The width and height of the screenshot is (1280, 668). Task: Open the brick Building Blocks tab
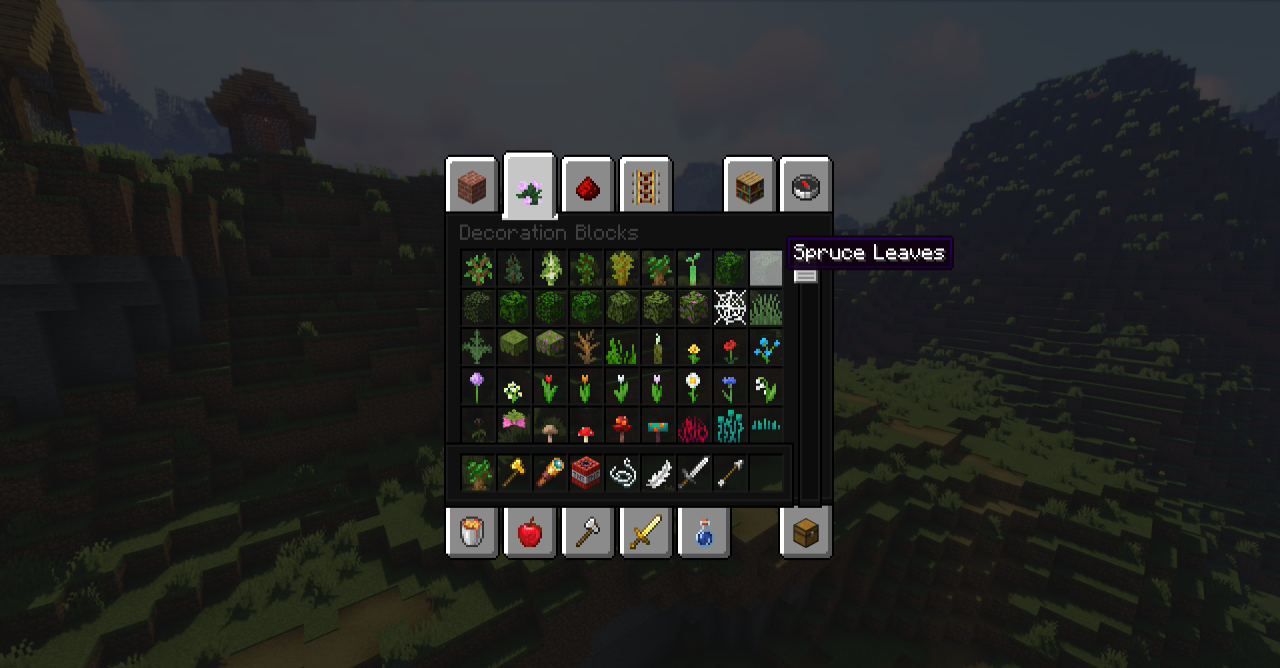coord(471,186)
